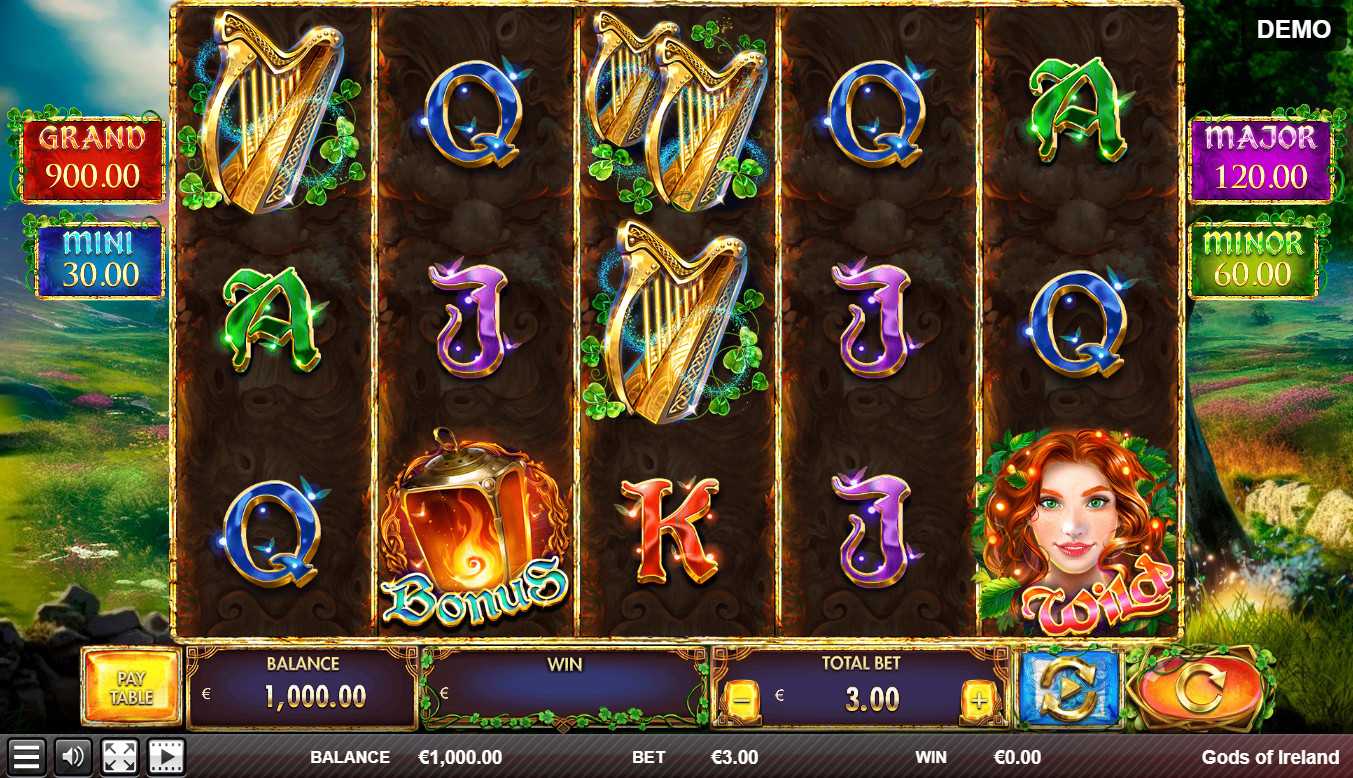Open the Pay Table
This screenshot has height=778, width=1353.
[131, 688]
